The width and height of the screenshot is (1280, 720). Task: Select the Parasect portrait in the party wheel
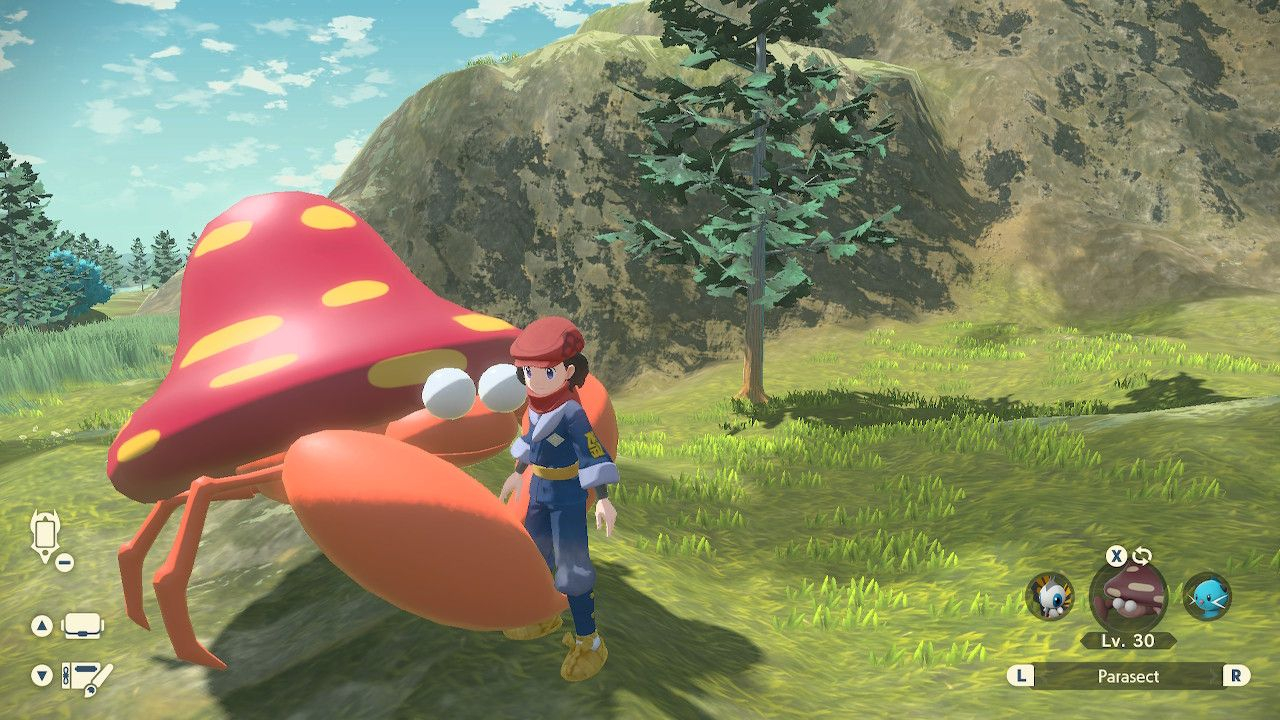click(x=1128, y=598)
